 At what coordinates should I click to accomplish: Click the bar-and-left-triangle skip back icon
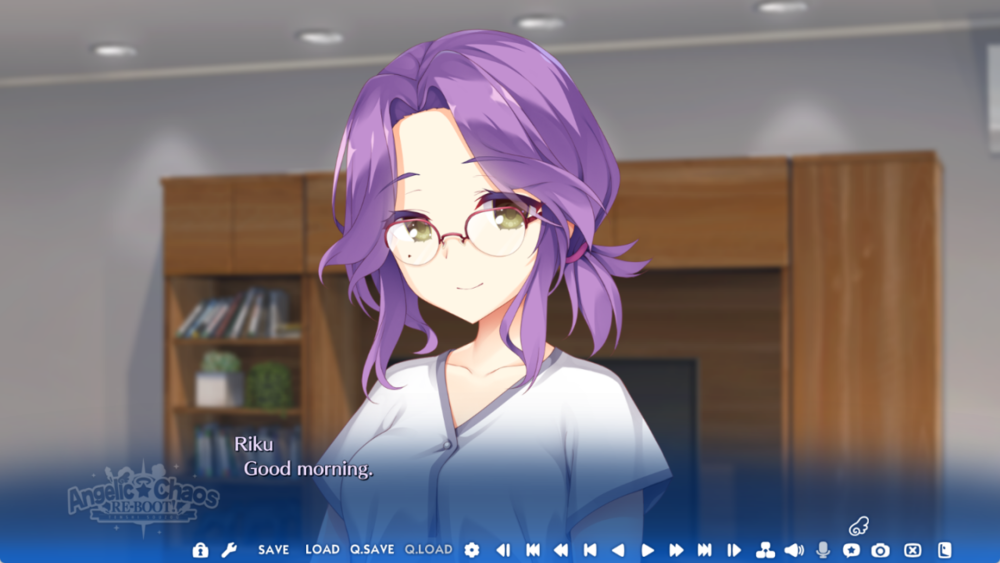[590, 550]
